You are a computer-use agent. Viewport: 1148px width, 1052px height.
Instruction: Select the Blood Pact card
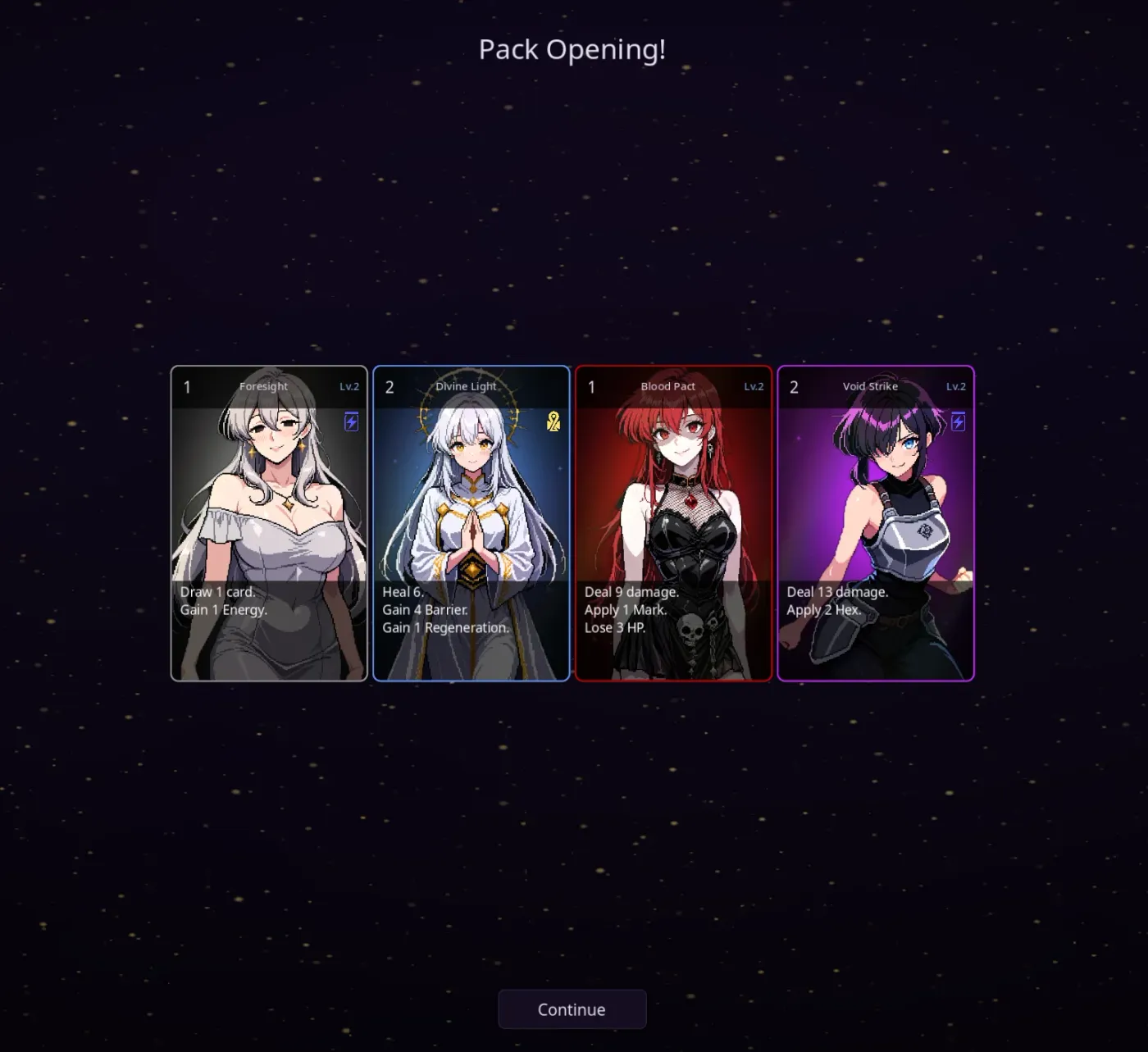(x=672, y=522)
